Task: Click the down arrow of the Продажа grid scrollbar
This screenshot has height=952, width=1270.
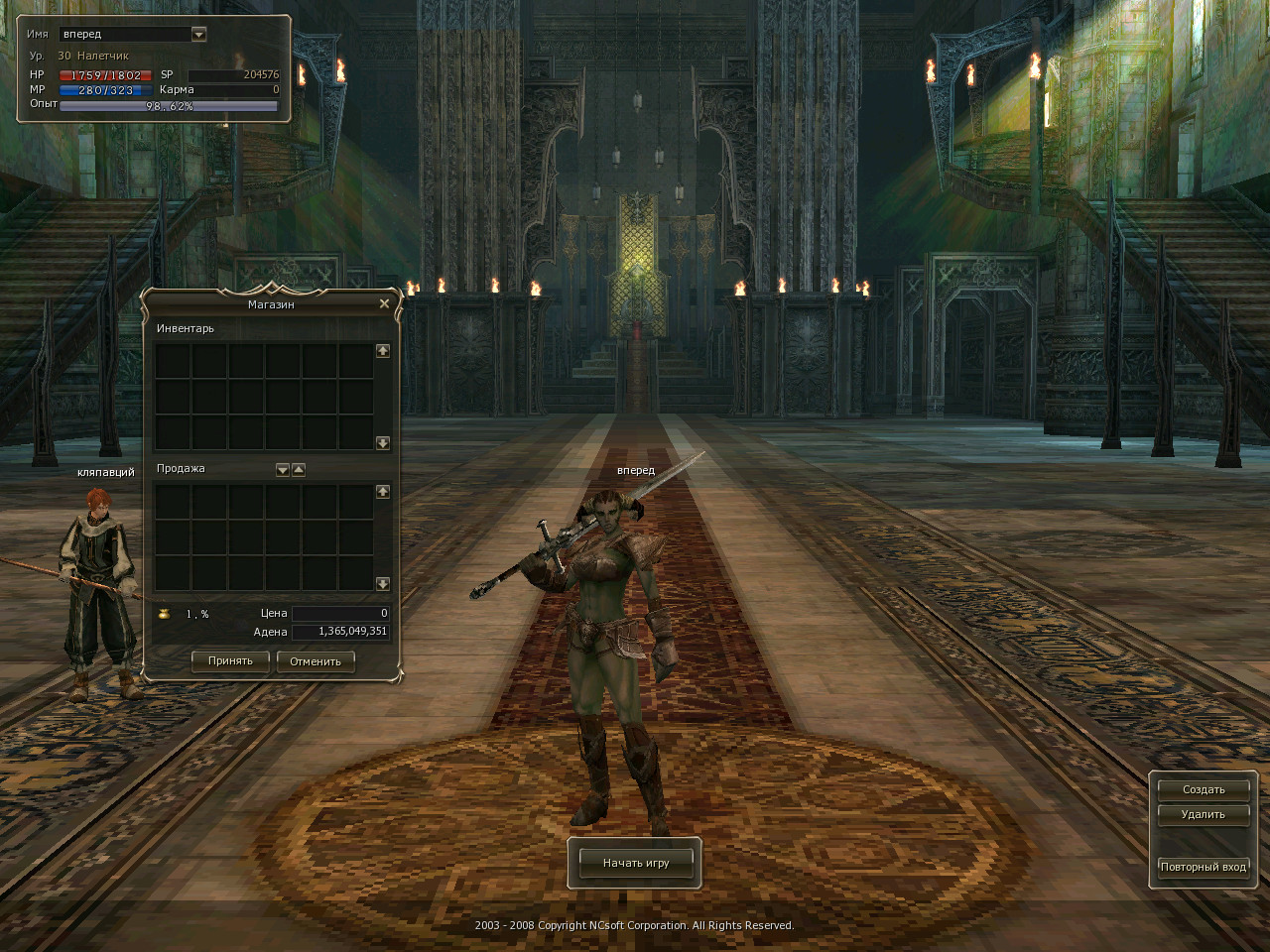Action: (x=383, y=584)
